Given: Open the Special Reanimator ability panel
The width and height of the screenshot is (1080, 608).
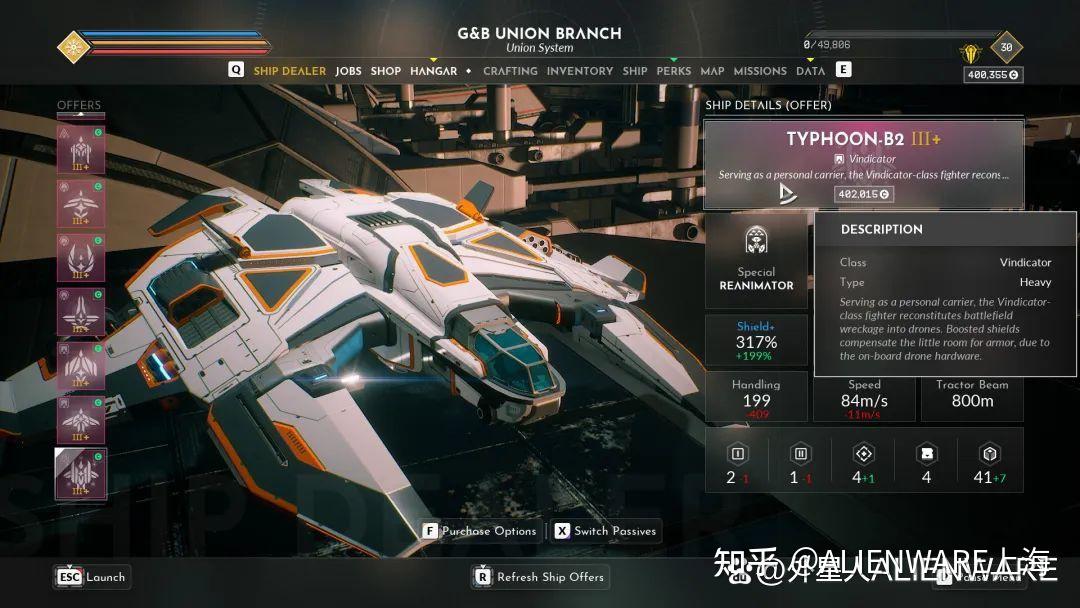Looking at the screenshot, I should [x=756, y=258].
